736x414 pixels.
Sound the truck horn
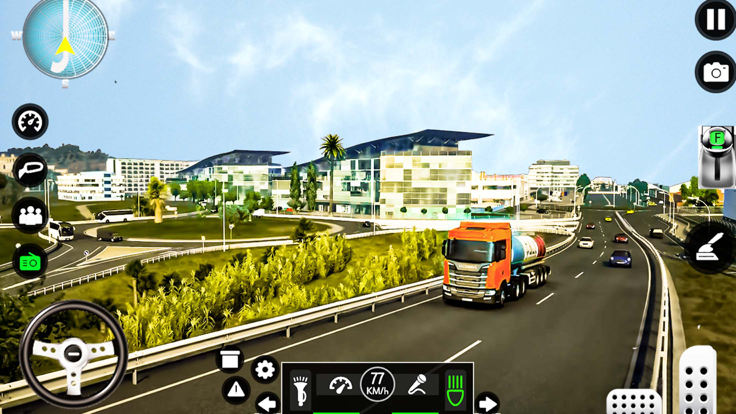pyautogui.click(x=301, y=388)
